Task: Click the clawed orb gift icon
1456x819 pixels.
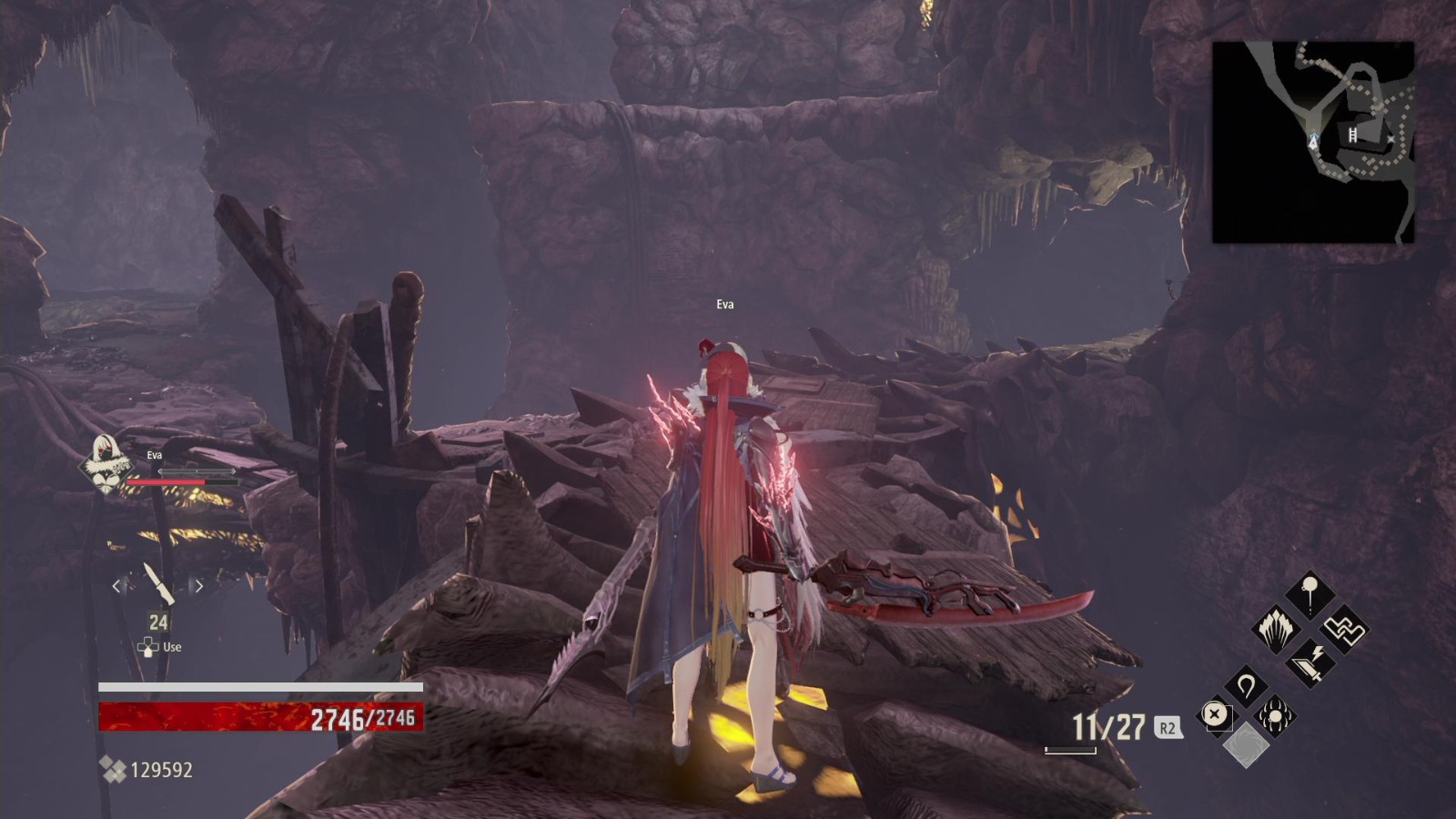Action: coord(1274,716)
